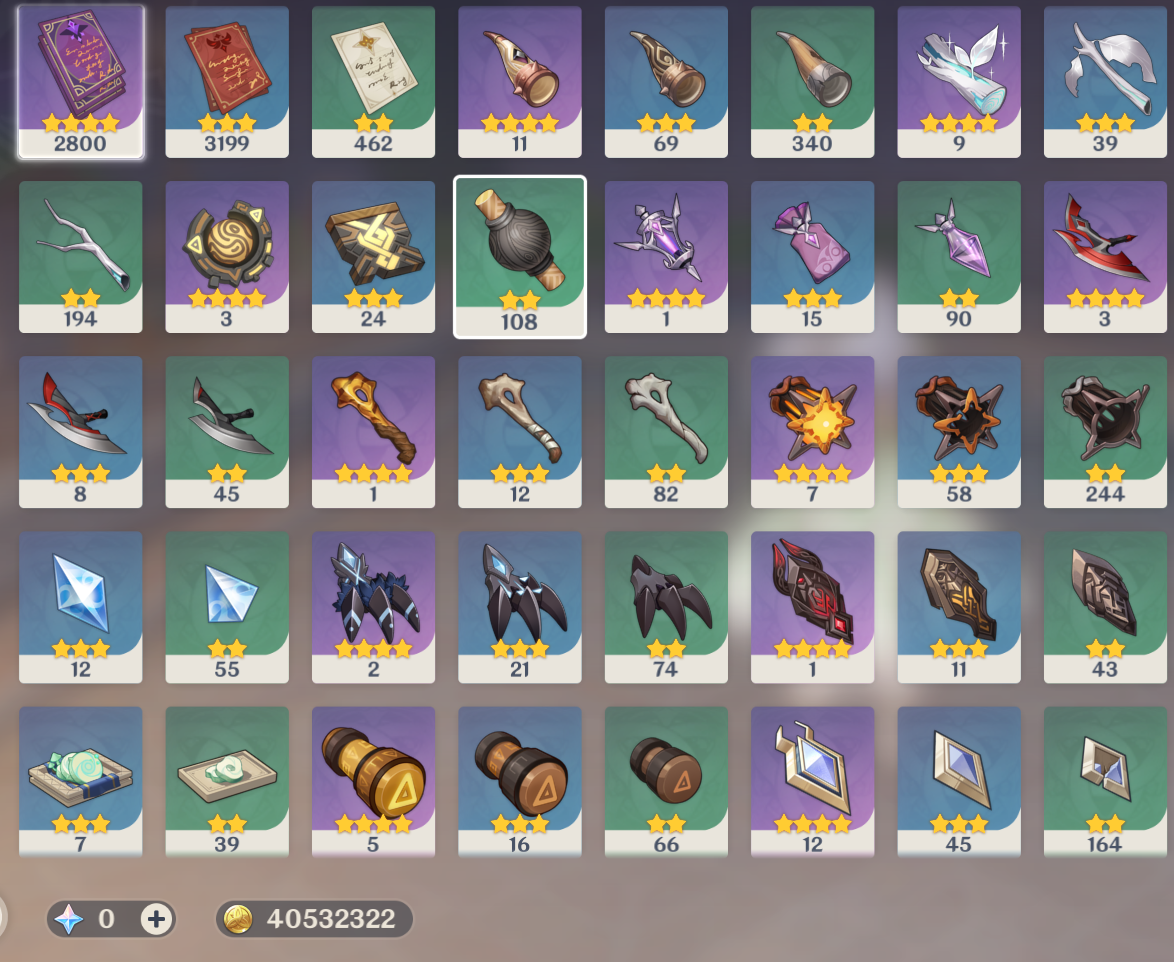
Task: Select the purple talent books stack of 2800
Action: 81,81
